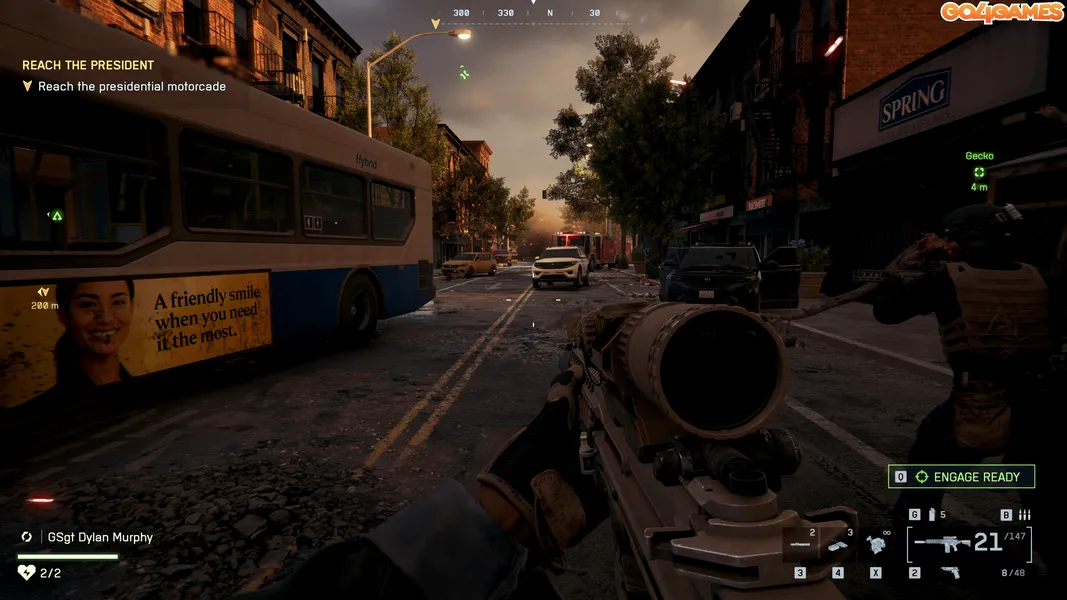Select the GSgt Dylan Murphy player nameplate
The image size is (1067, 600).
100,537
